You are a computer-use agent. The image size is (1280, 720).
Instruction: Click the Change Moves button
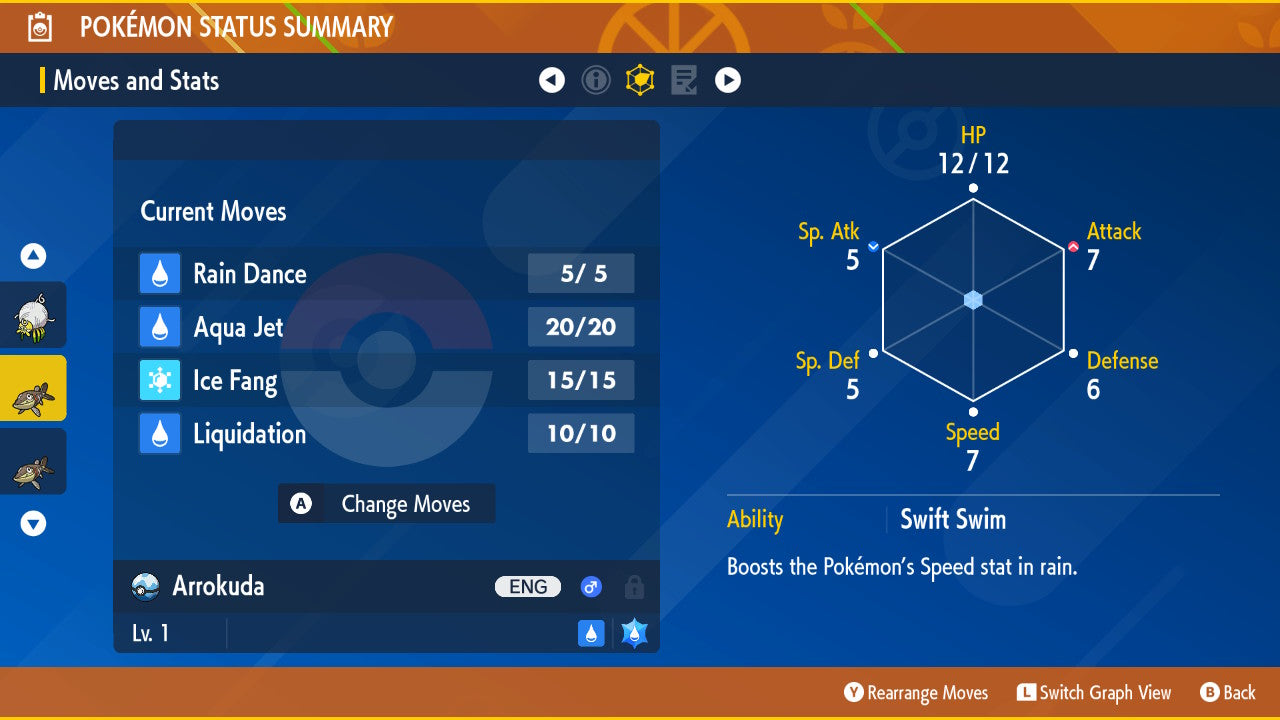pos(387,504)
